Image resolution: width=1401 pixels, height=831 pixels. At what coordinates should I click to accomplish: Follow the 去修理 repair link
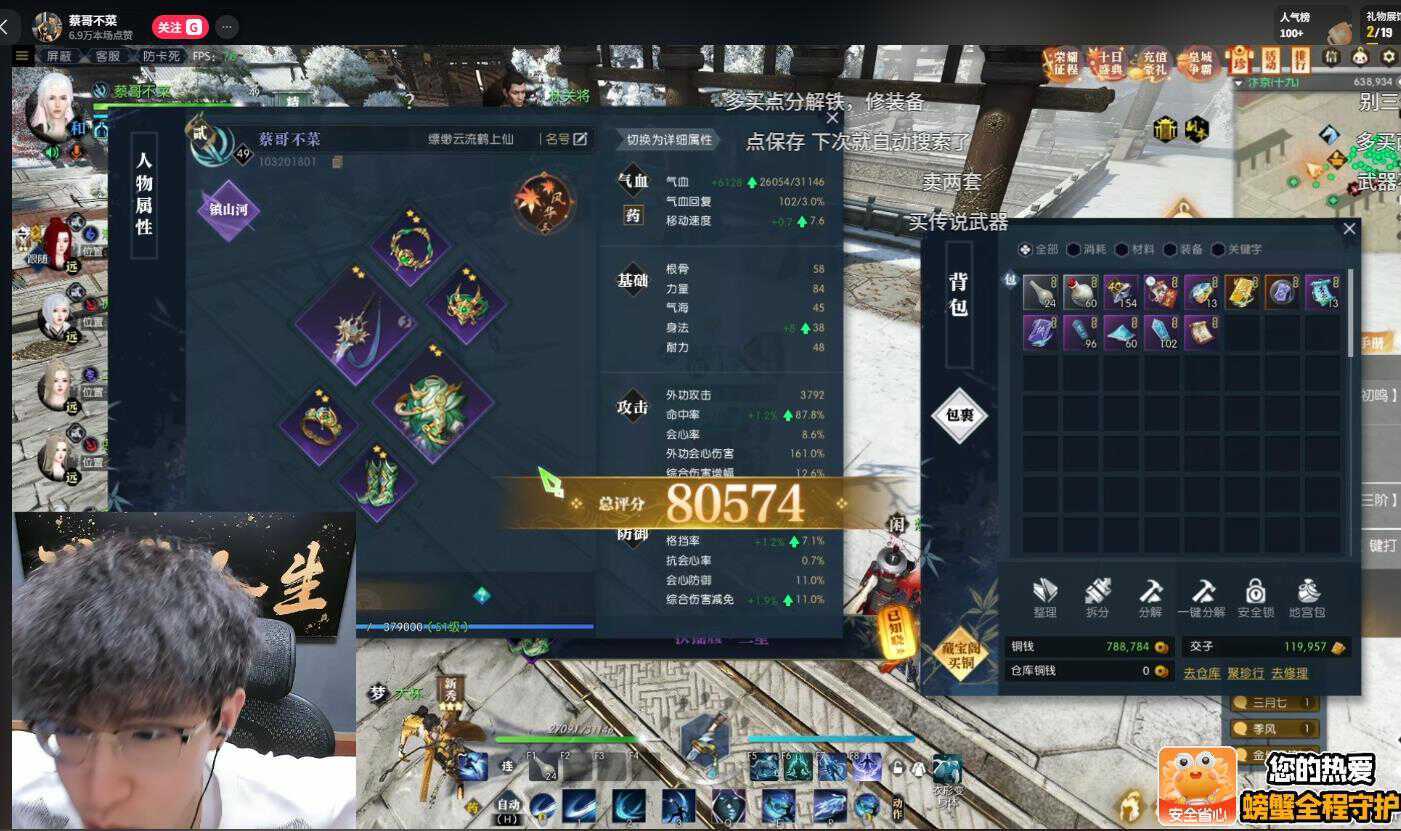(1289, 673)
